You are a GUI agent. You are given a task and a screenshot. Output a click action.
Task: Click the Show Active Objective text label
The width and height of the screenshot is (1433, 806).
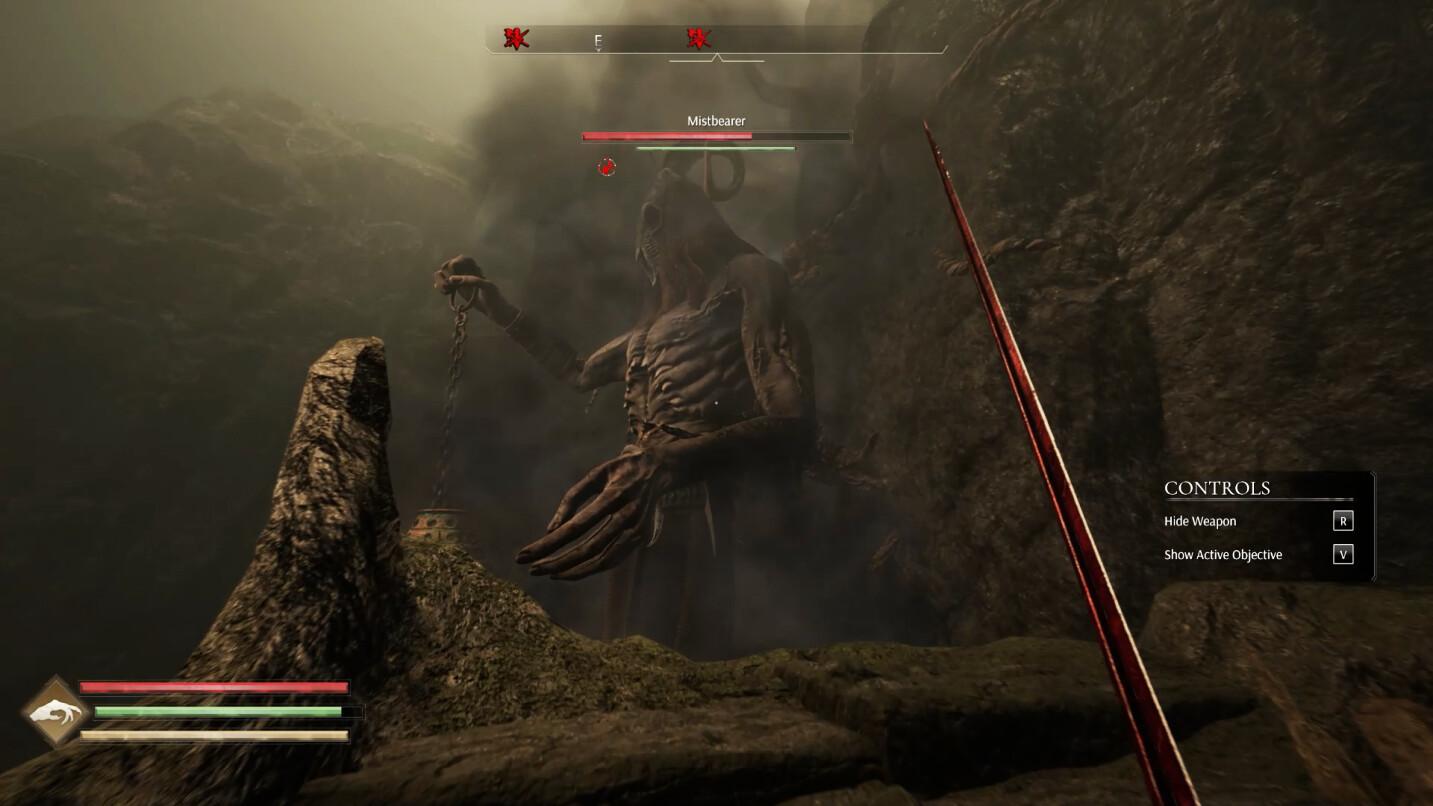[1222, 554]
